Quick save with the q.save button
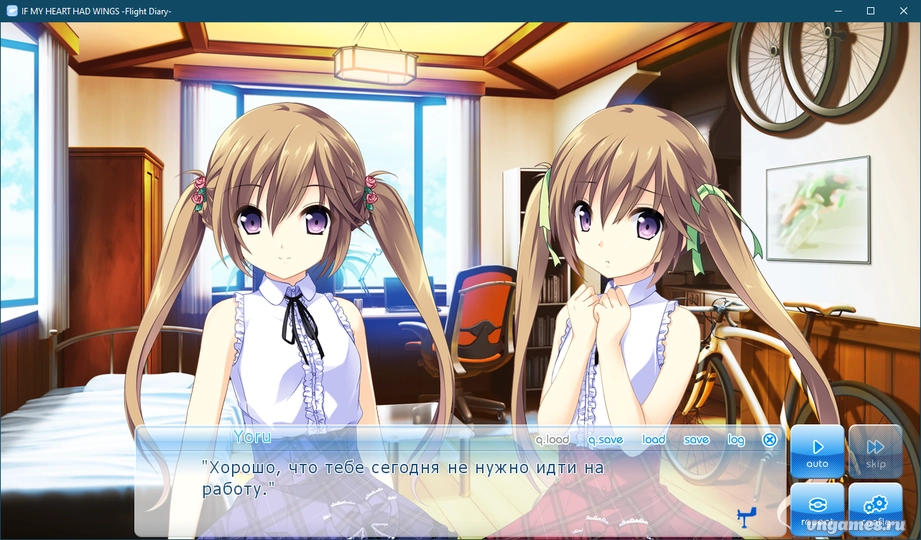Image resolution: width=921 pixels, height=540 pixels. click(x=605, y=440)
